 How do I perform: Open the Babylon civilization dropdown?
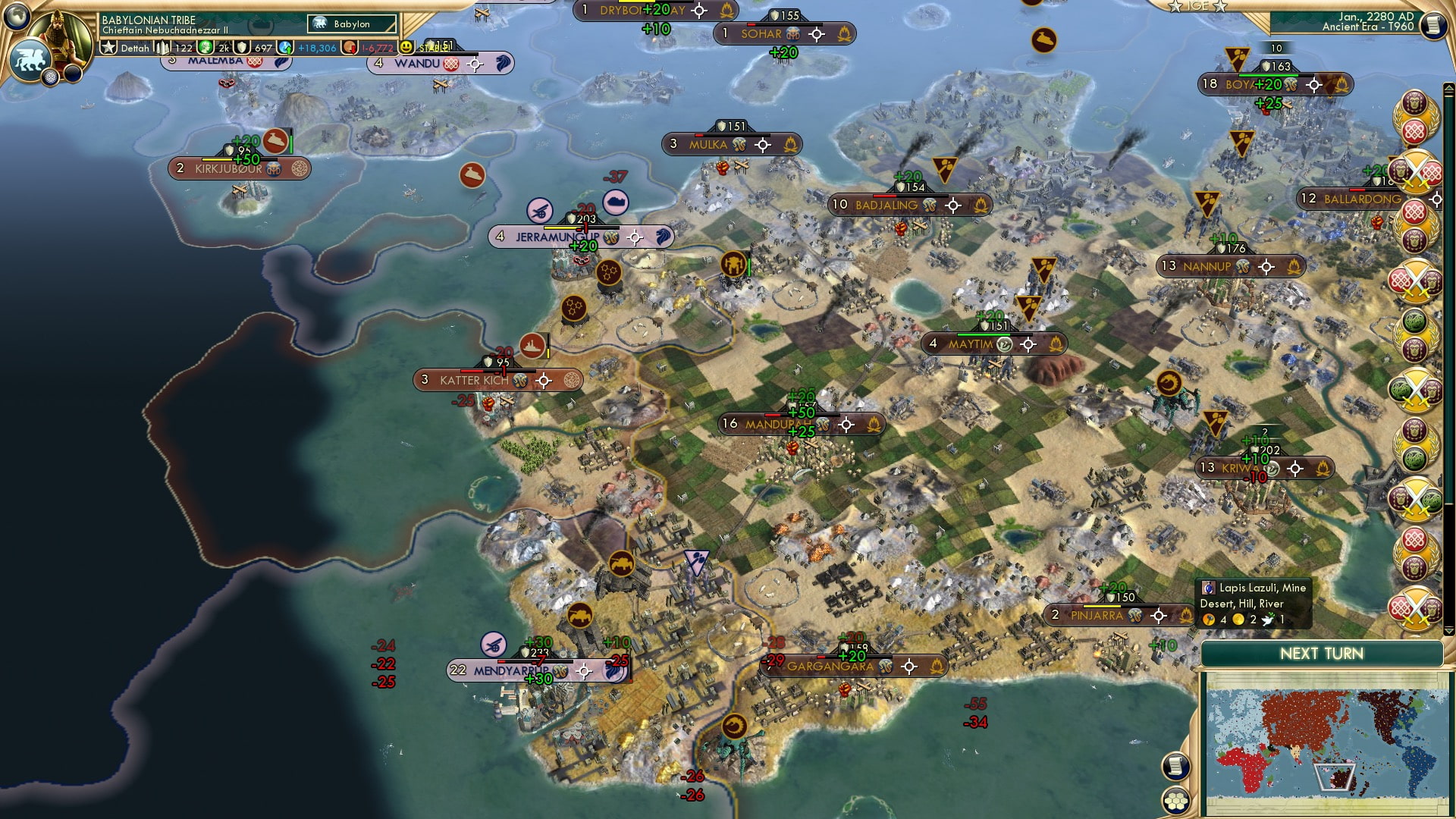(350, 24)
